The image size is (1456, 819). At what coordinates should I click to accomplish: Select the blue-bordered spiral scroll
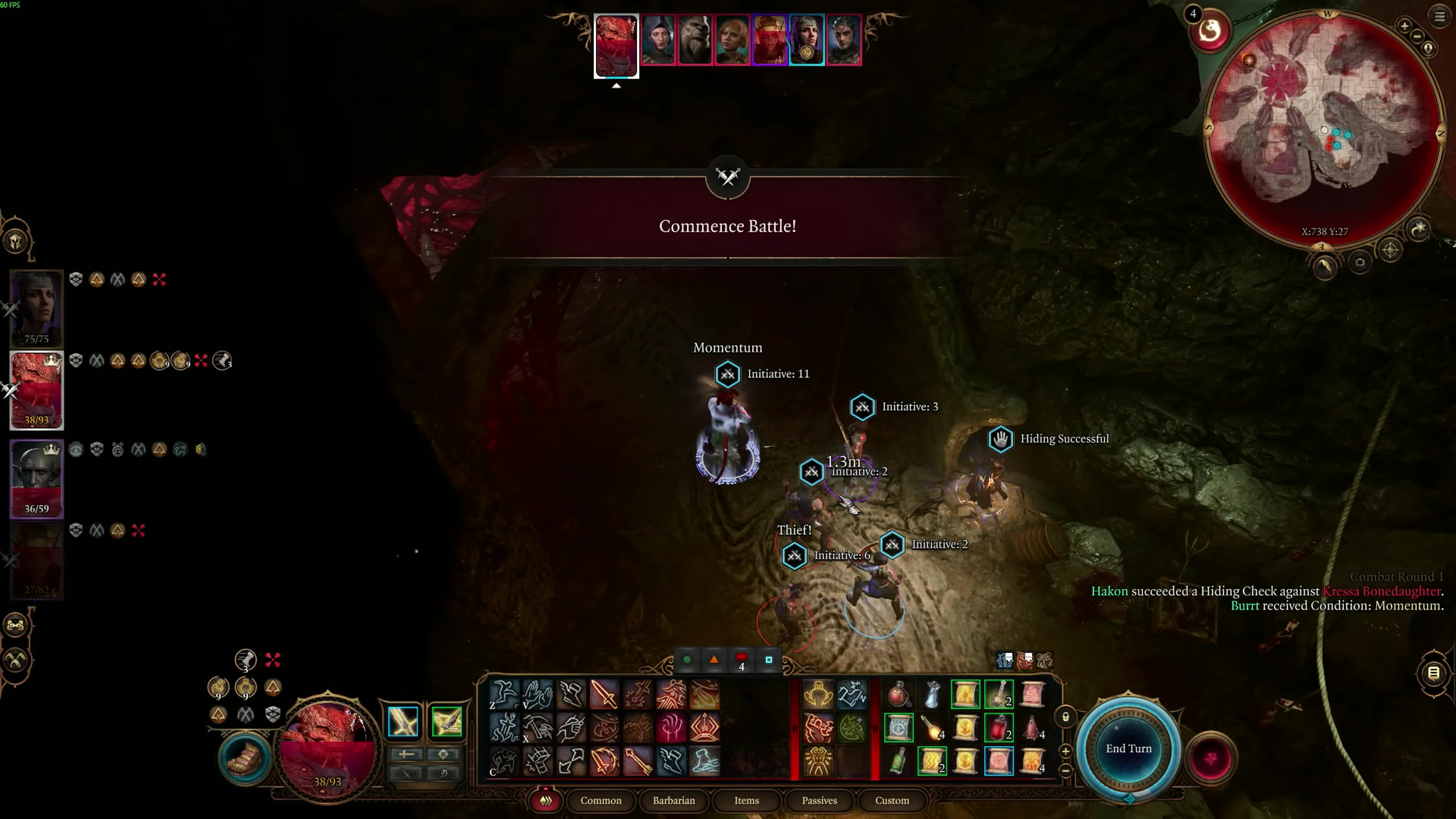coord(999,761)
